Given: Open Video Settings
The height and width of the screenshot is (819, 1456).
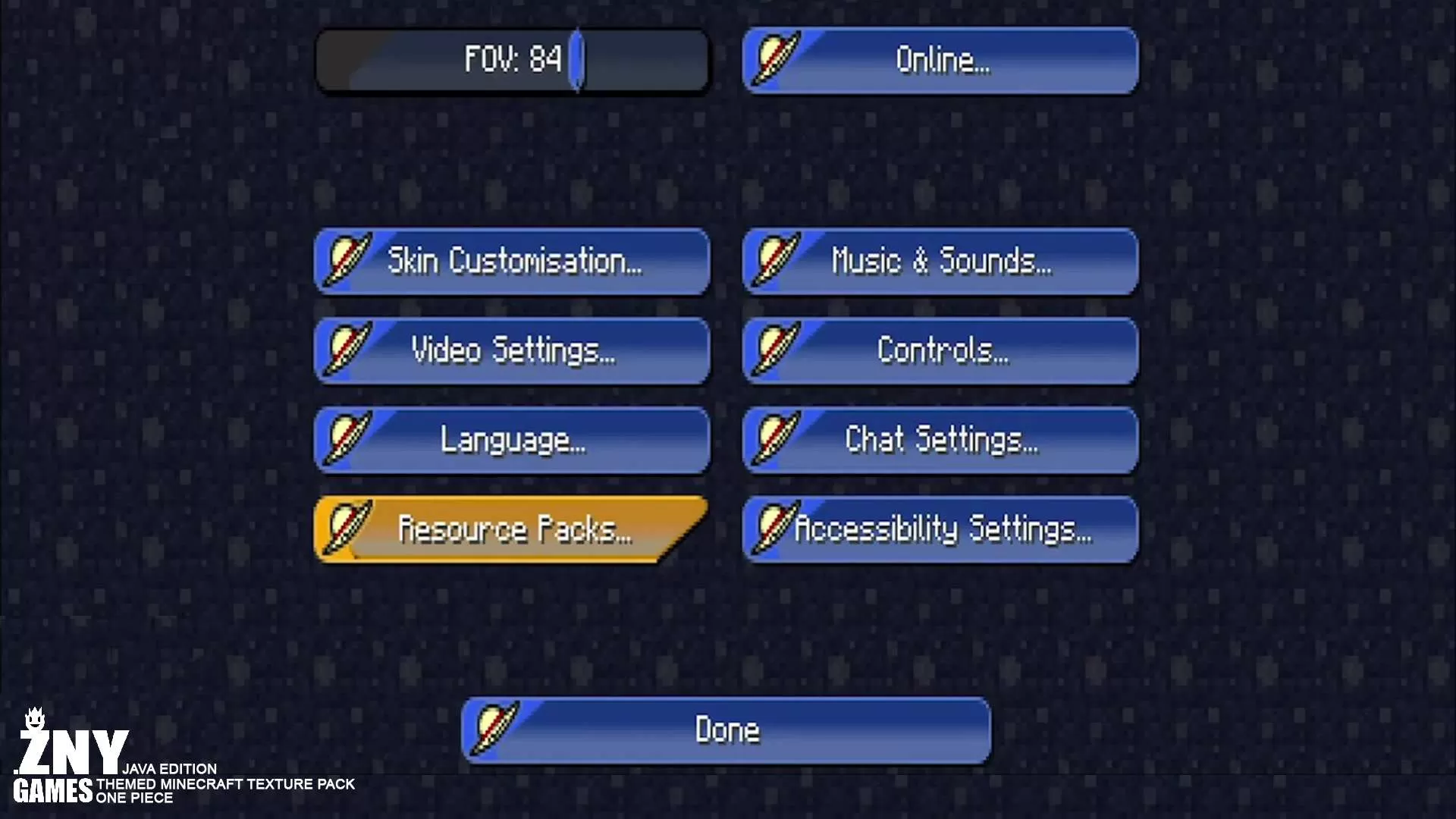Looking at the screenshot, I should pyautogui.click(x=513, y=350).
